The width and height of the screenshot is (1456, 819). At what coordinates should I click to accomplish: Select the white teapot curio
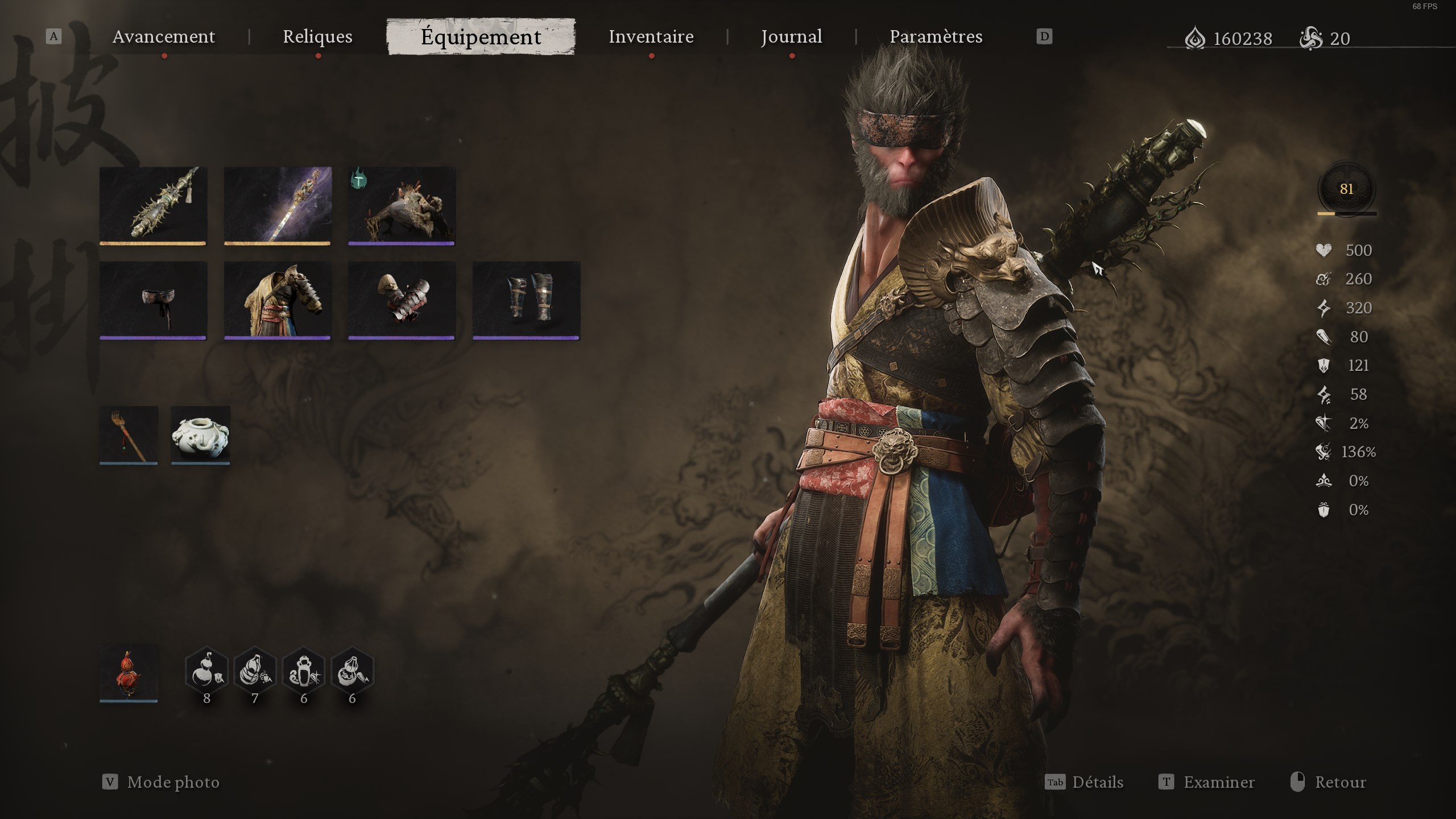click(200, 435)
